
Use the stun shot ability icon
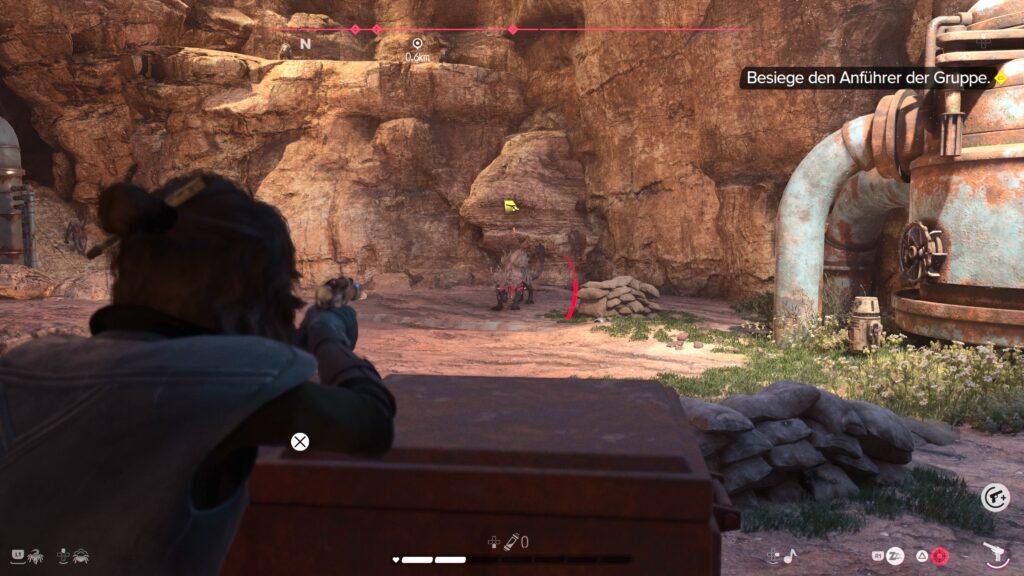point(895,555)
